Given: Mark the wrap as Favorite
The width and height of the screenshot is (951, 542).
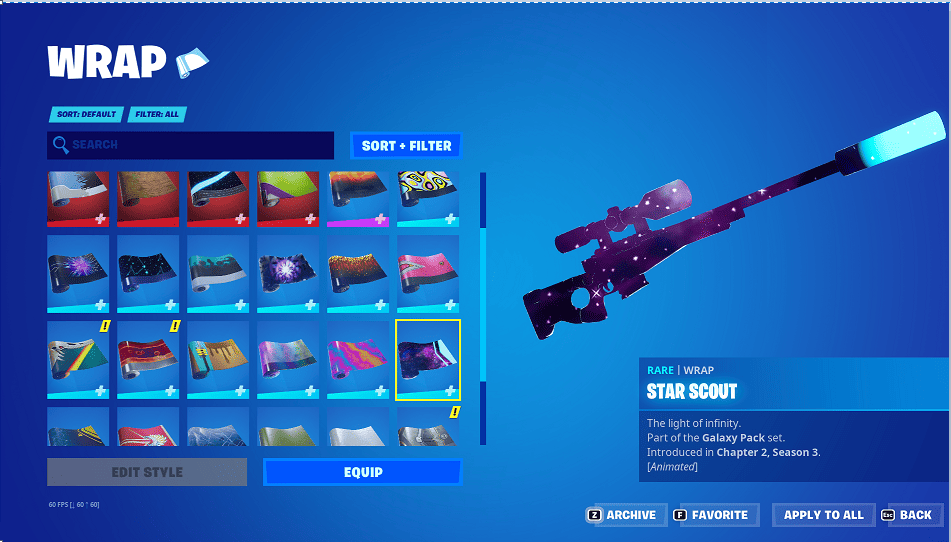Looking at the screenshot, I should point(714,515).
